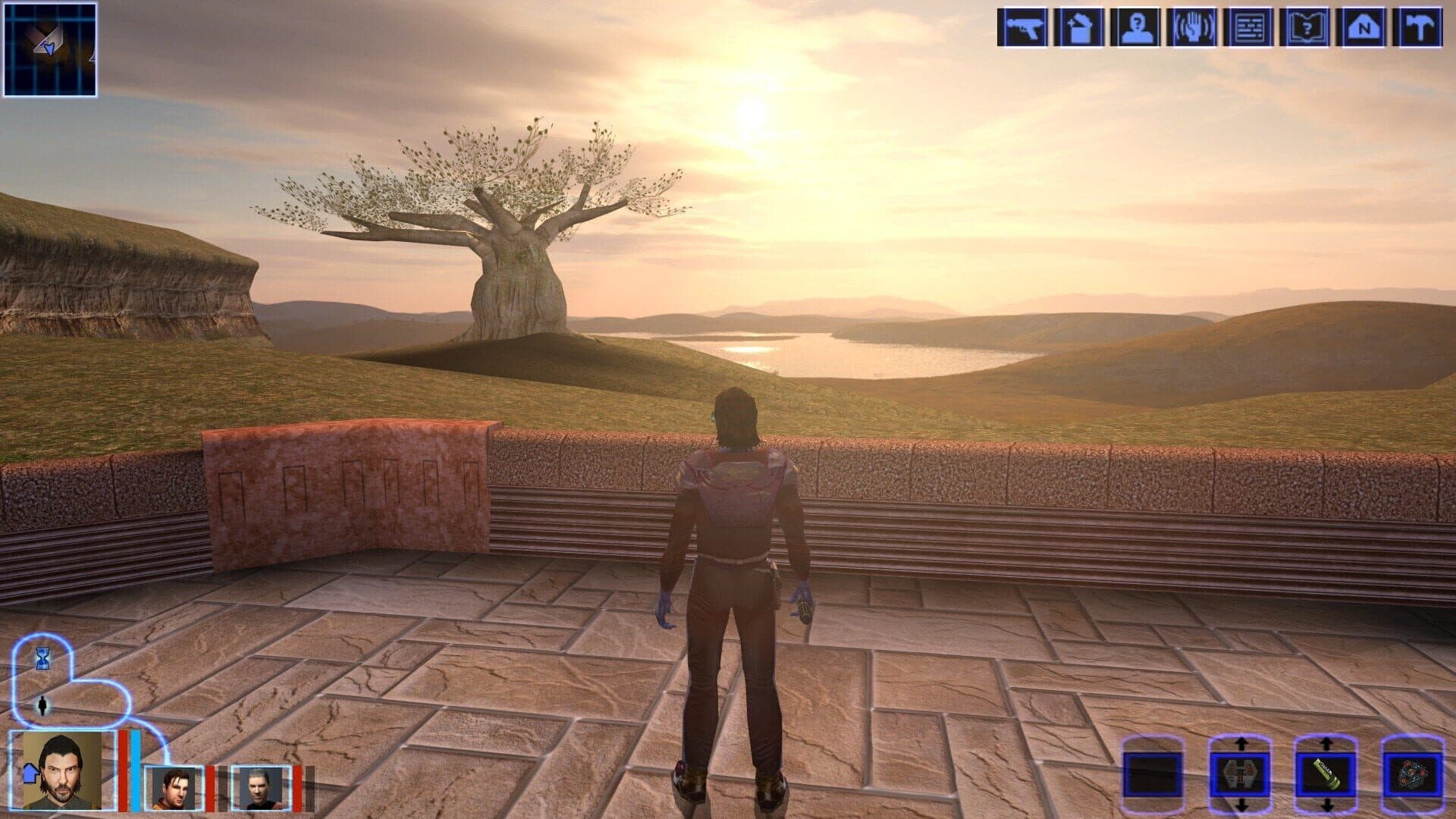Select Carth's party portrait

(x=175, y=789)
